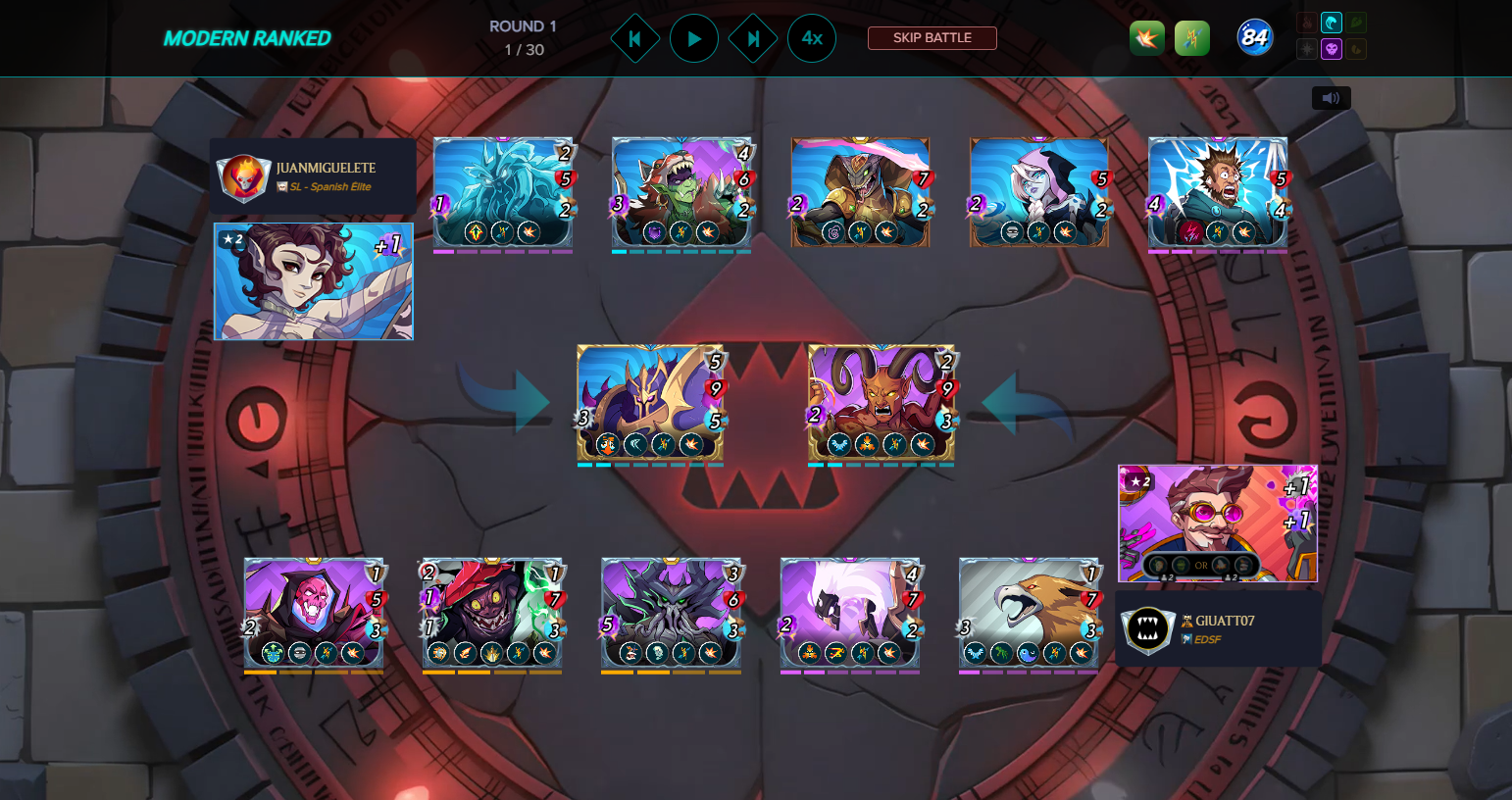
Task: Play the battle replay
Action: (x=694, y=39)
